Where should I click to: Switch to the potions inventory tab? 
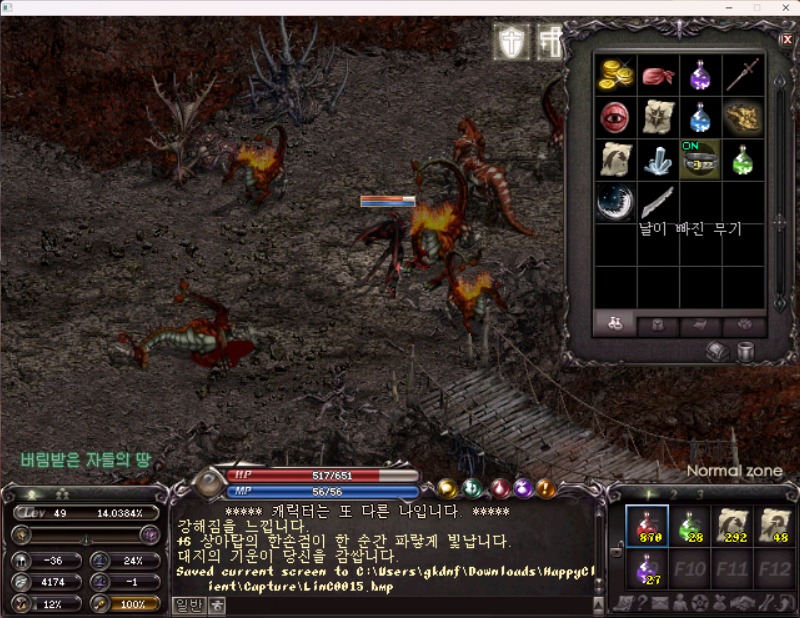[615, 324]
